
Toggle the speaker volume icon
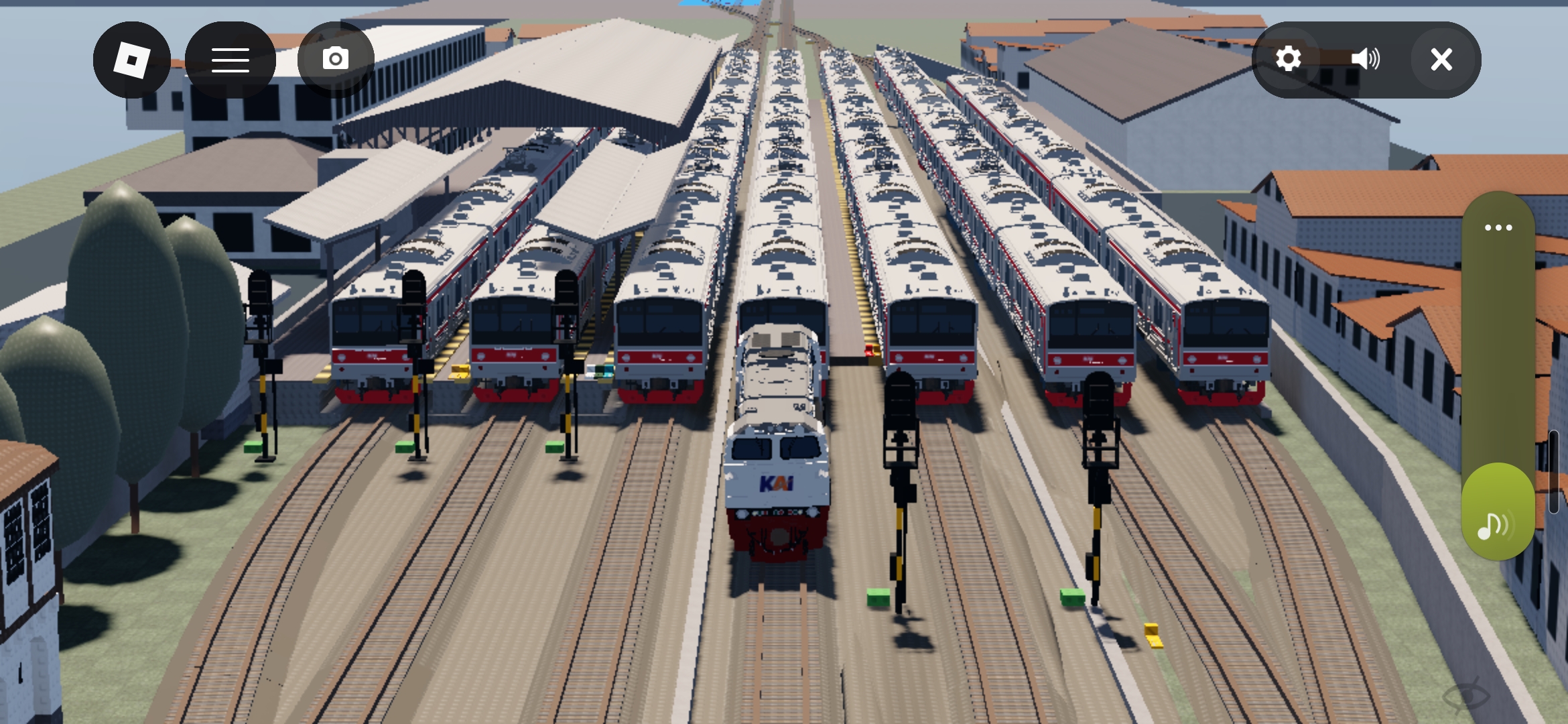point(1364,60)
